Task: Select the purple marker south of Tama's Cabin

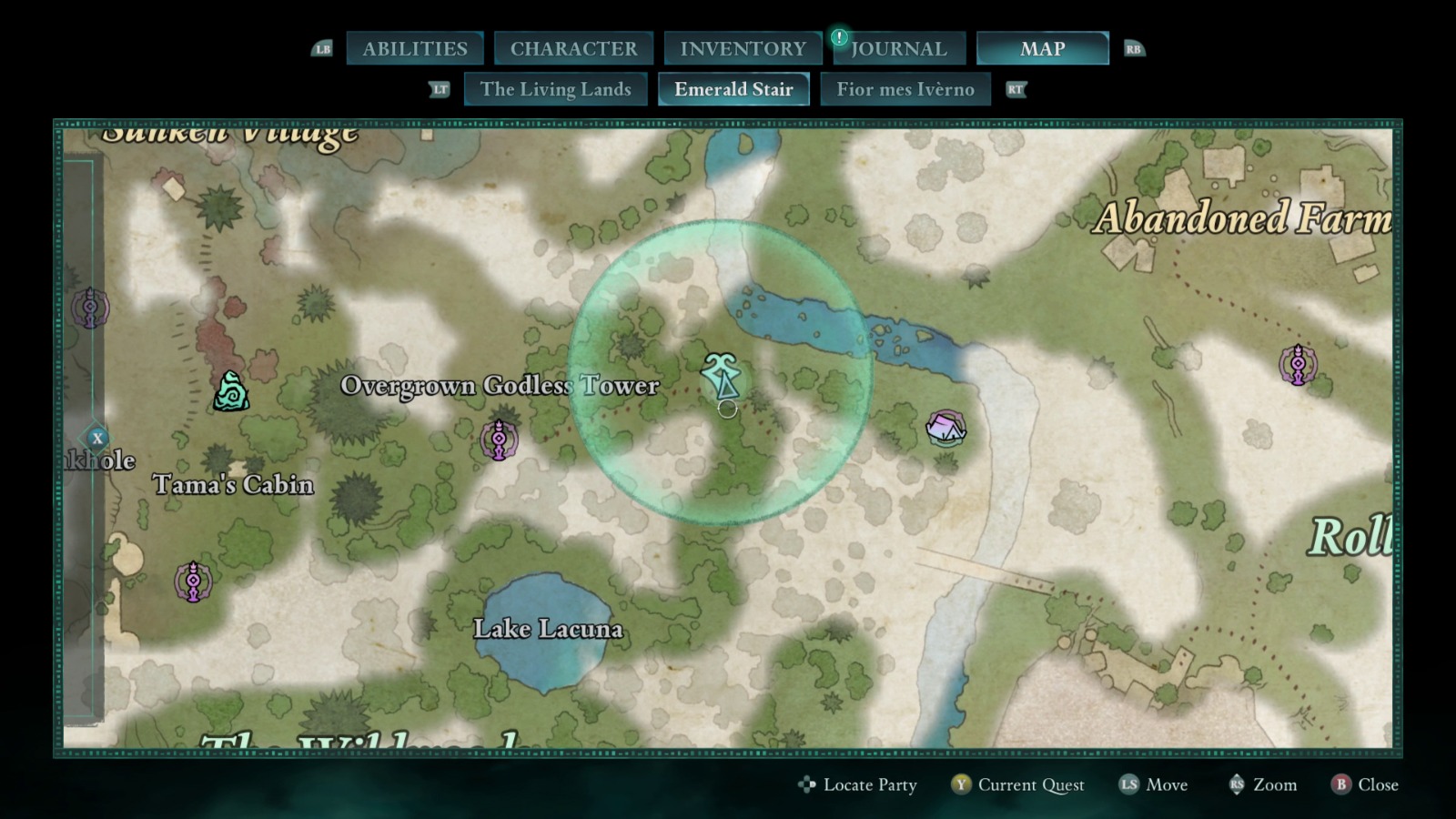Action: [x=193, y=581]
